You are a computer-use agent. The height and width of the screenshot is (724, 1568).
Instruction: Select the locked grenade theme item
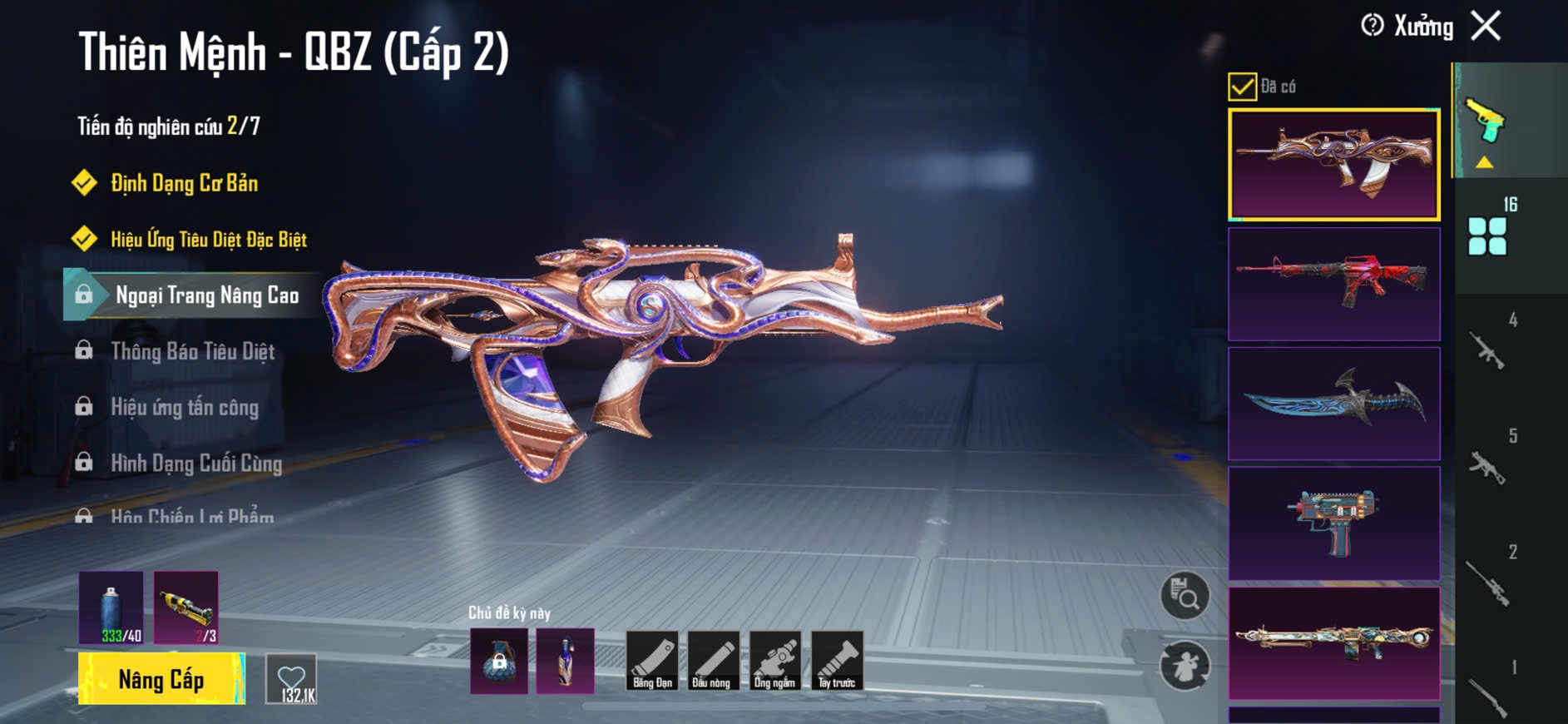coord(499,661)
